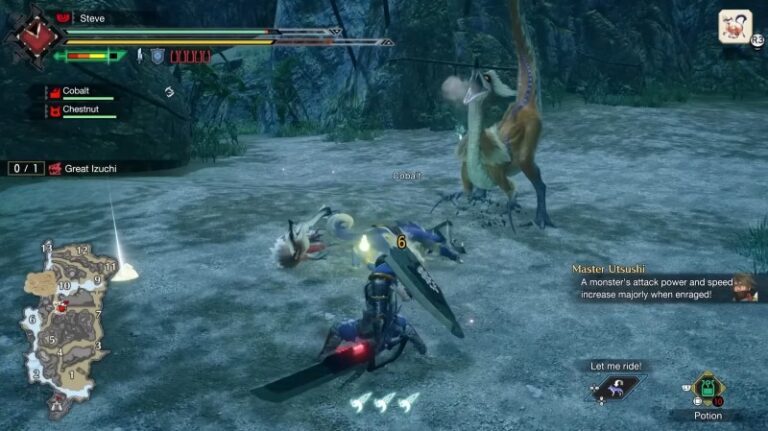Click Master Utsushi's hint message
Viewport: 768px width, 431px height.
[x=663, y=283]
